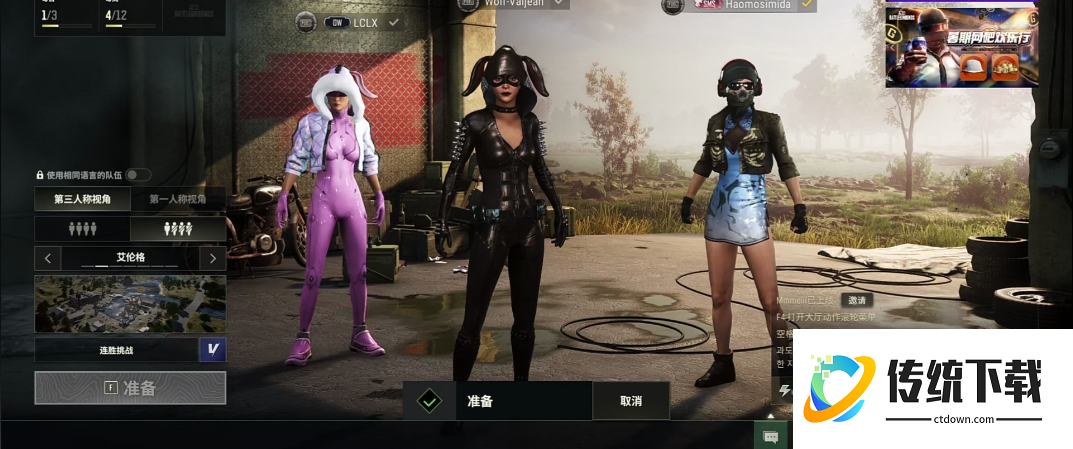Image resolution: width=1073 pixels, height=449 pixels.
Task: Switch to 第三人称视角 third-person mode
Action: tap(82, 200)
